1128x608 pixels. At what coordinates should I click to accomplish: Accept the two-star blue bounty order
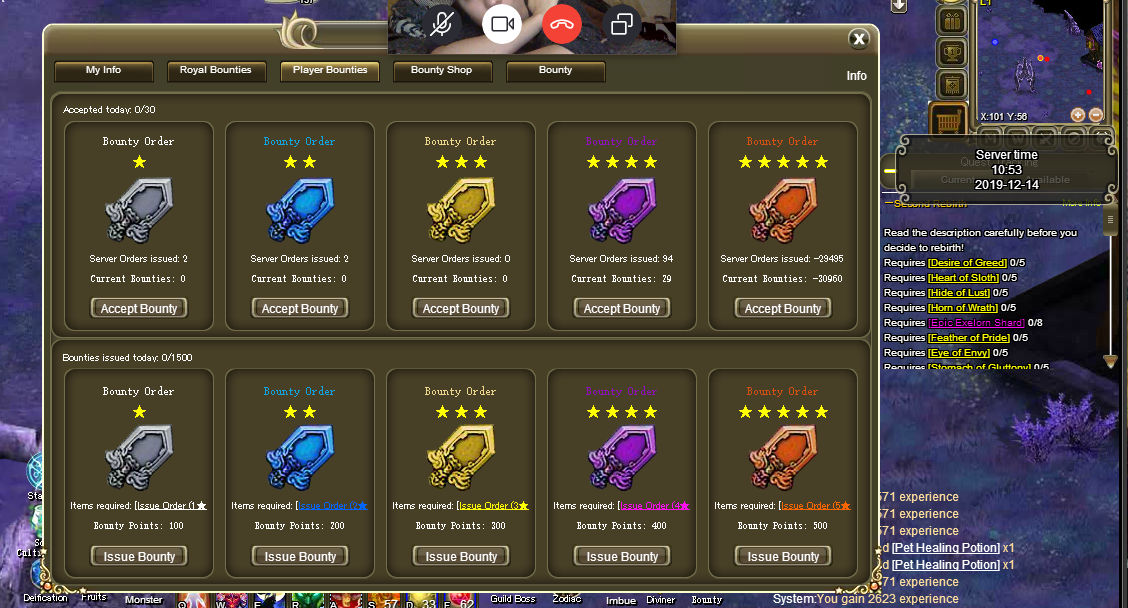tap(299, 308)
